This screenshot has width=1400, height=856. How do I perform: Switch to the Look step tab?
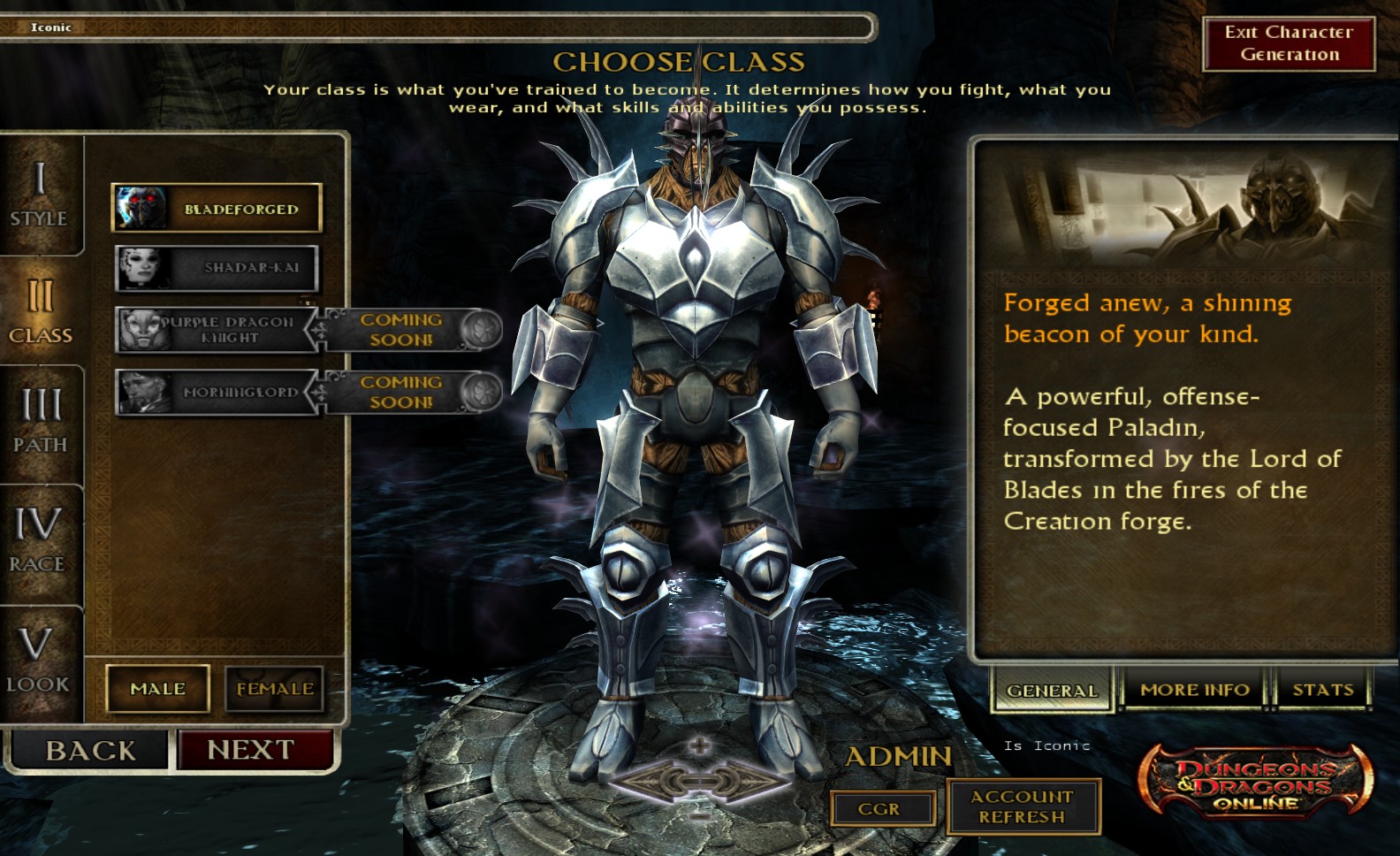pos(38,660)
